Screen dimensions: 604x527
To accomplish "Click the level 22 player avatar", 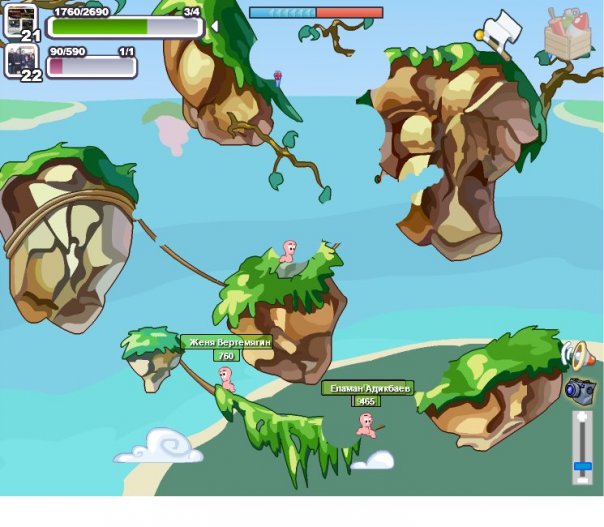I will point(21,58).
